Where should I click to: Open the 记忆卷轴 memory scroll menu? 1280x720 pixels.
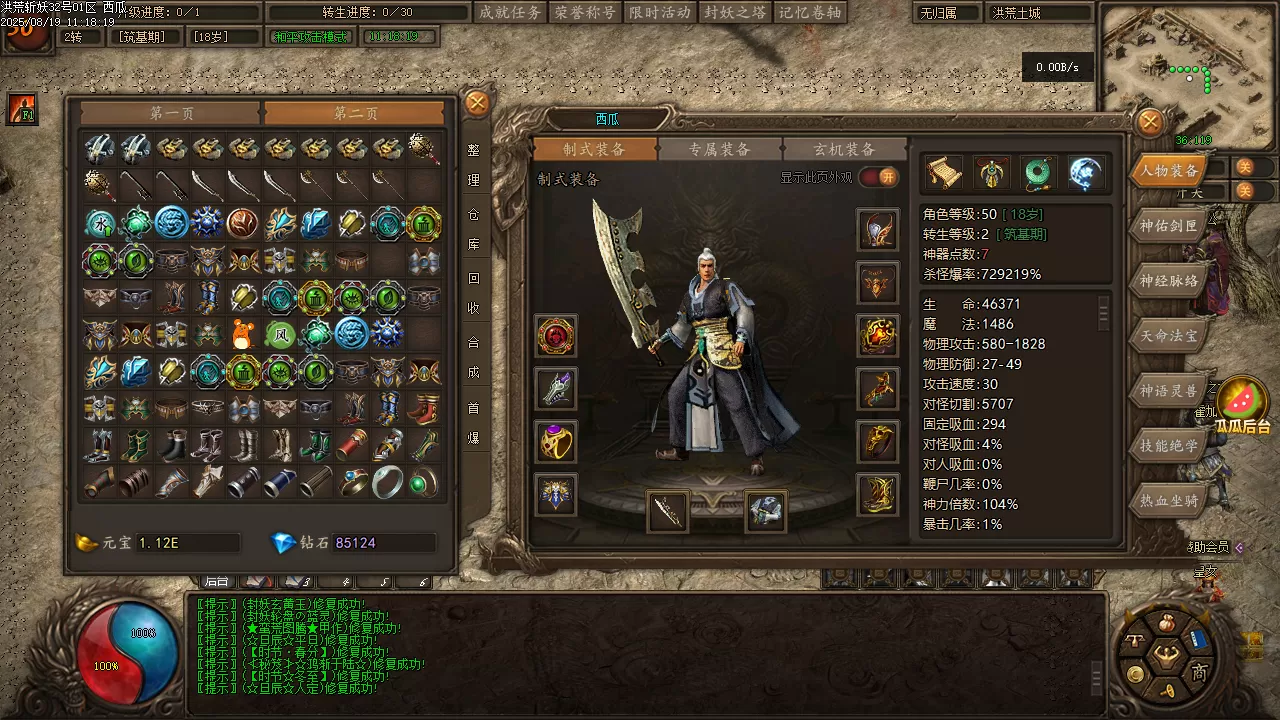coord(809,12)
